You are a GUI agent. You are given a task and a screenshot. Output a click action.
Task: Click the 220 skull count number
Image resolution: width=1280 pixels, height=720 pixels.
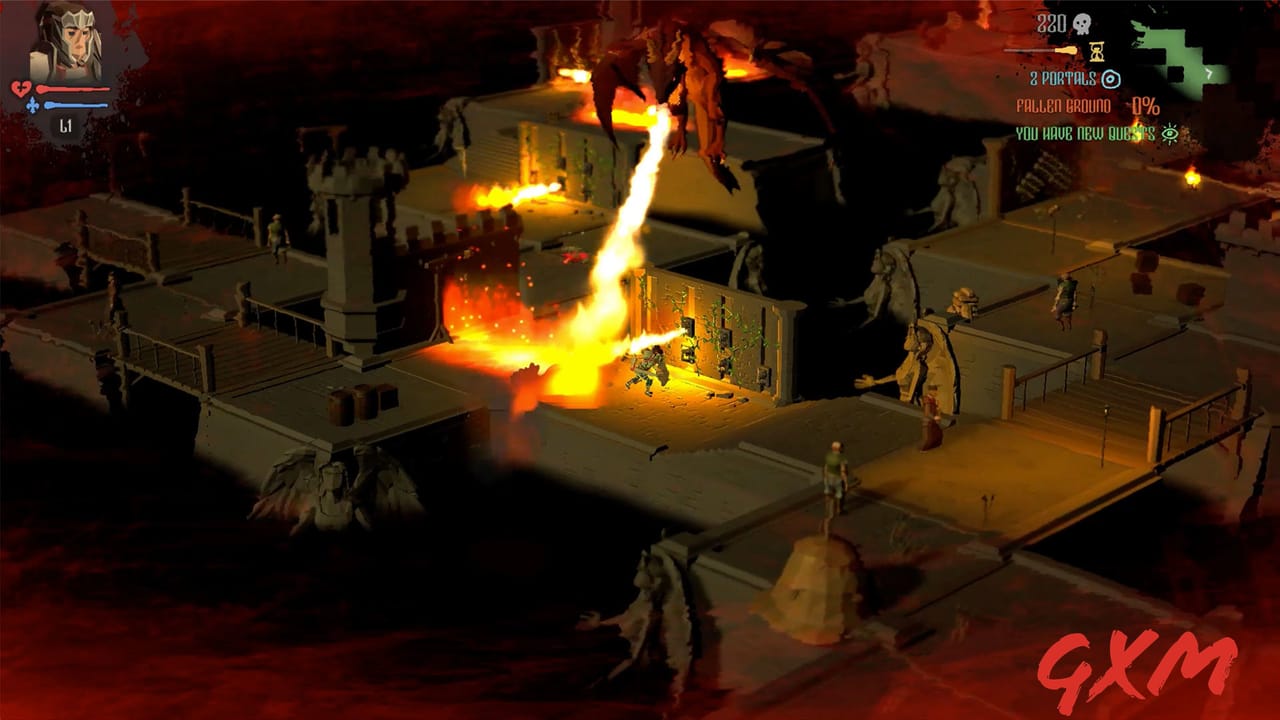point(1052,22)
